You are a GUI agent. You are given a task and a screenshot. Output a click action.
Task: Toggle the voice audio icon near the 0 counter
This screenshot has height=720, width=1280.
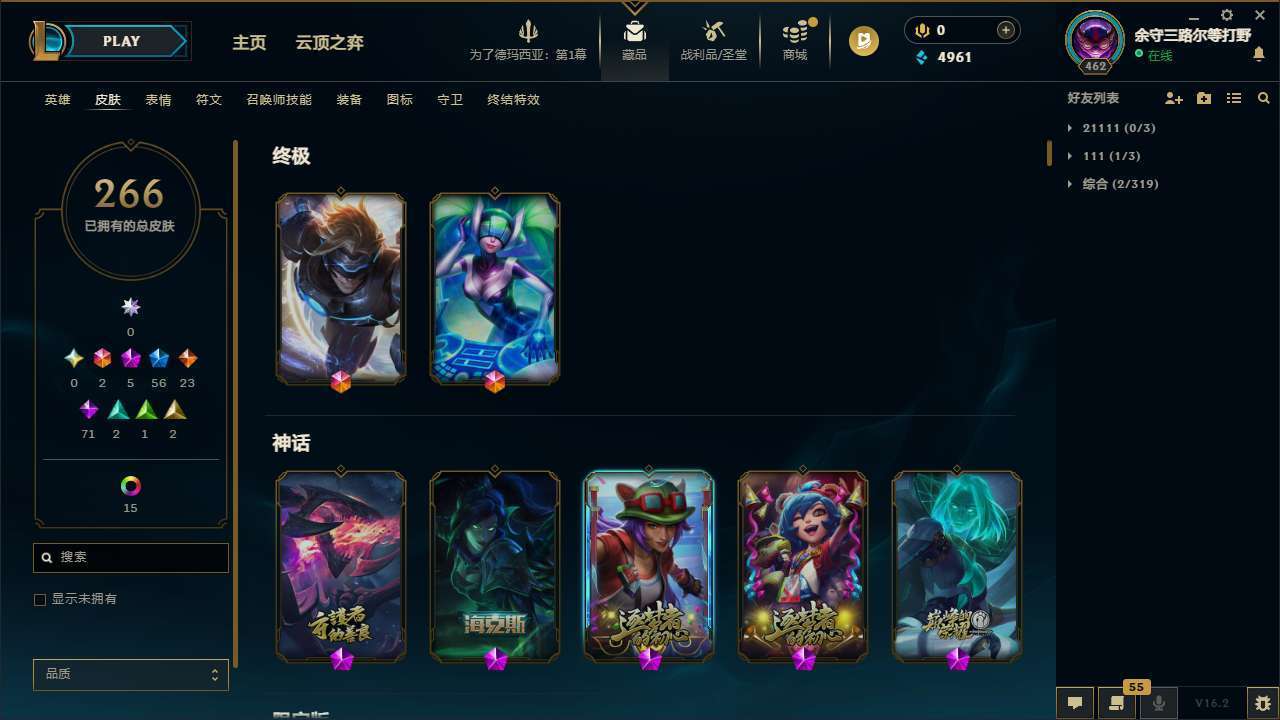pyautogui.click(x=921, y=30)
